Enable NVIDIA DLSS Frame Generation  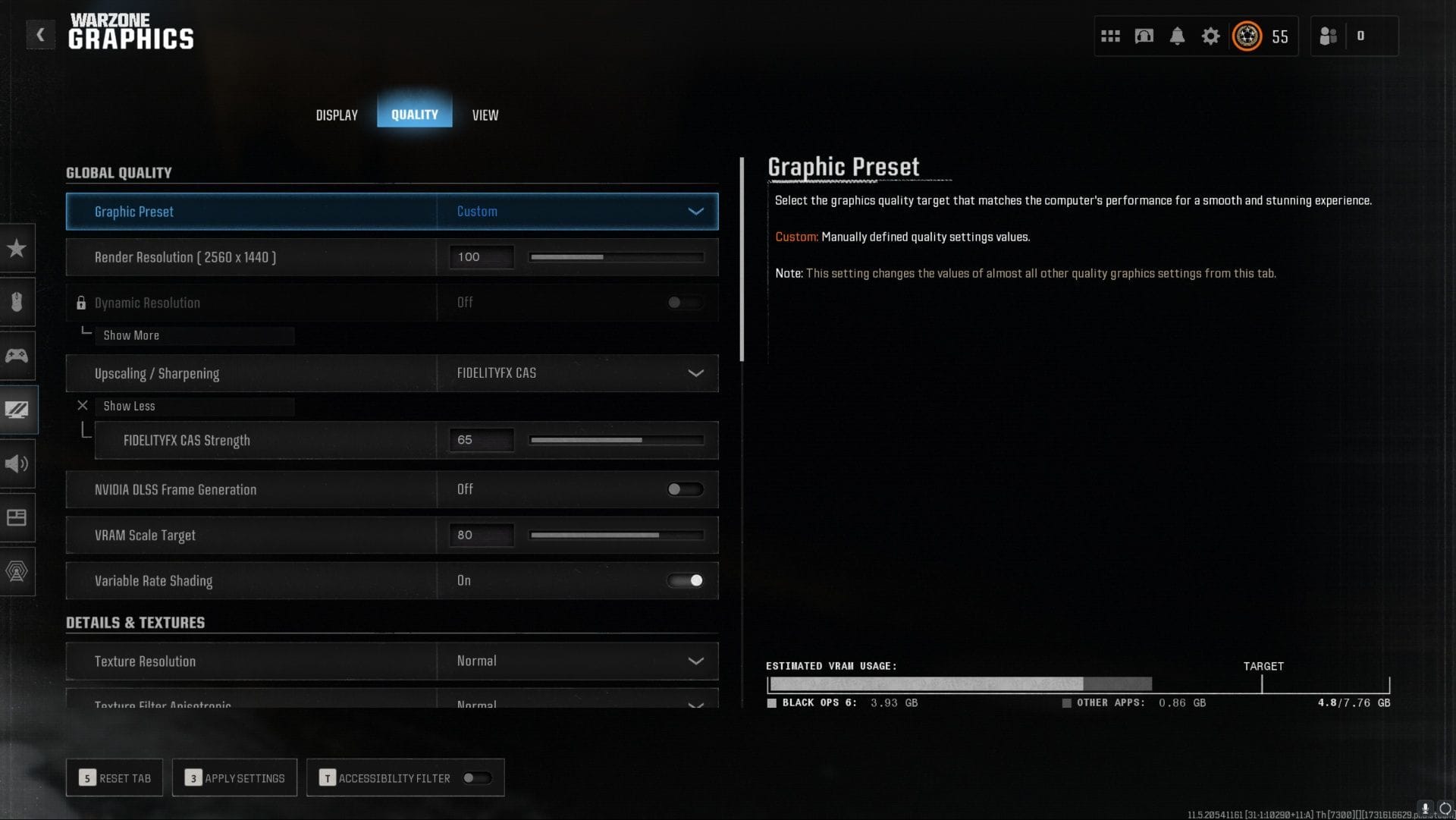[x=683, y=489]
